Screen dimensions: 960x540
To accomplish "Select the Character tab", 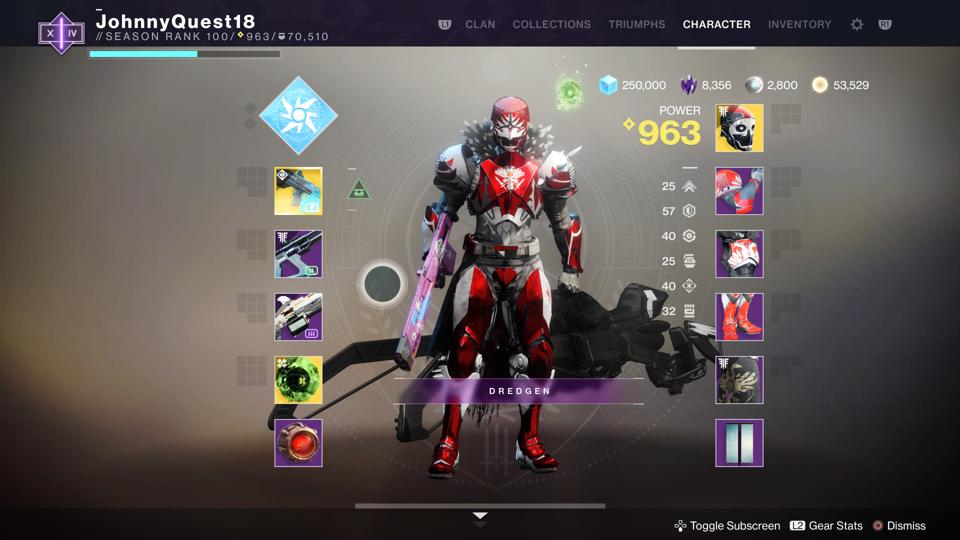I will click(716, 24).
